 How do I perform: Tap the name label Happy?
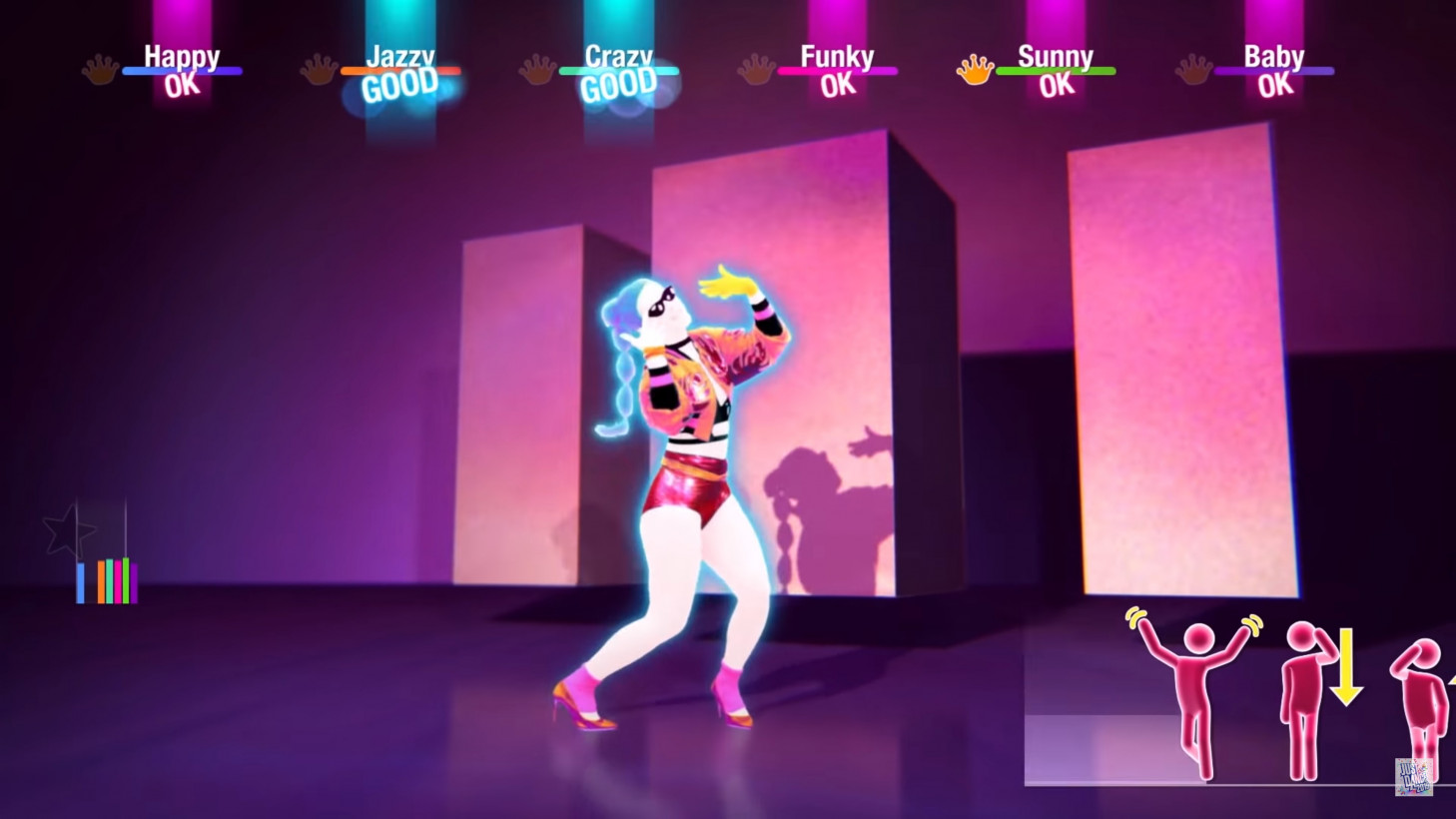182,57
